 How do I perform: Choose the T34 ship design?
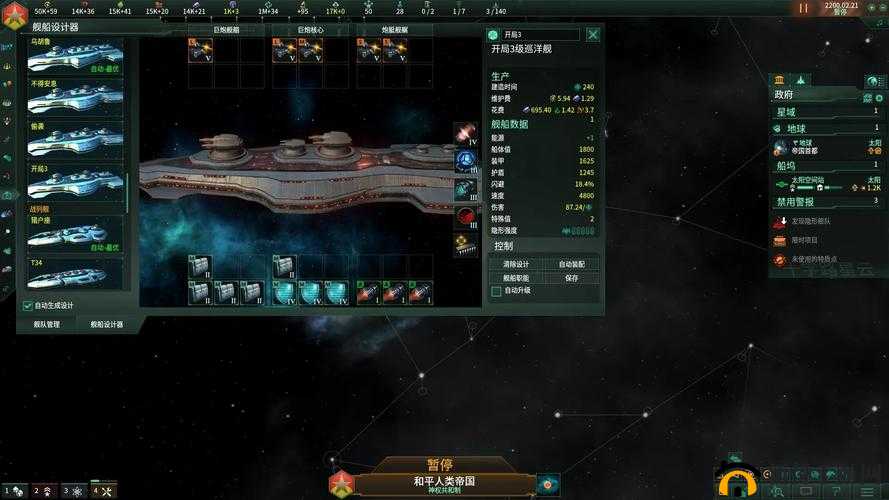pyautogui.click(x=75, y=272)
